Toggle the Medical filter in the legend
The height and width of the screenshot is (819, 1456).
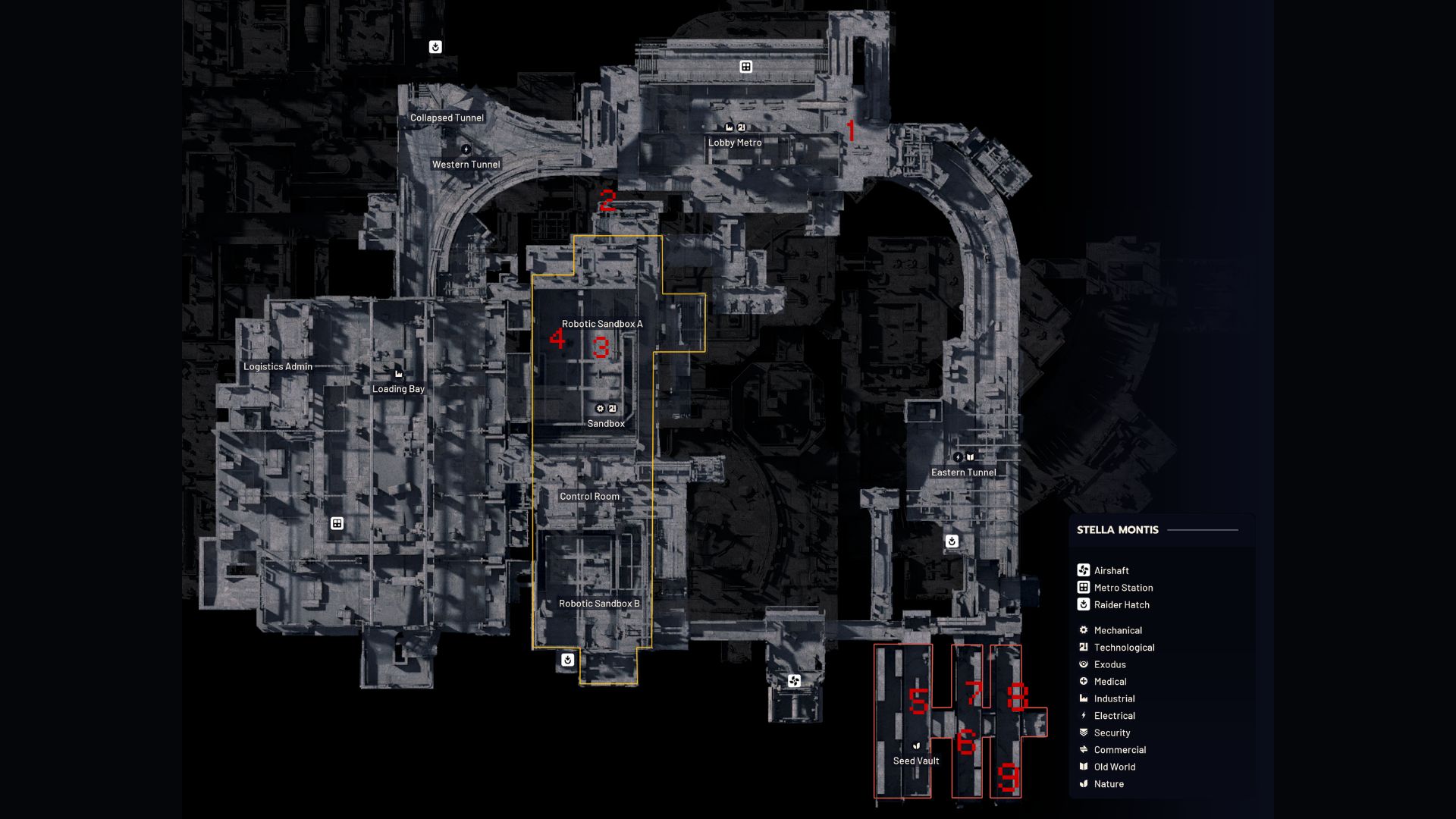[1110, 681]
